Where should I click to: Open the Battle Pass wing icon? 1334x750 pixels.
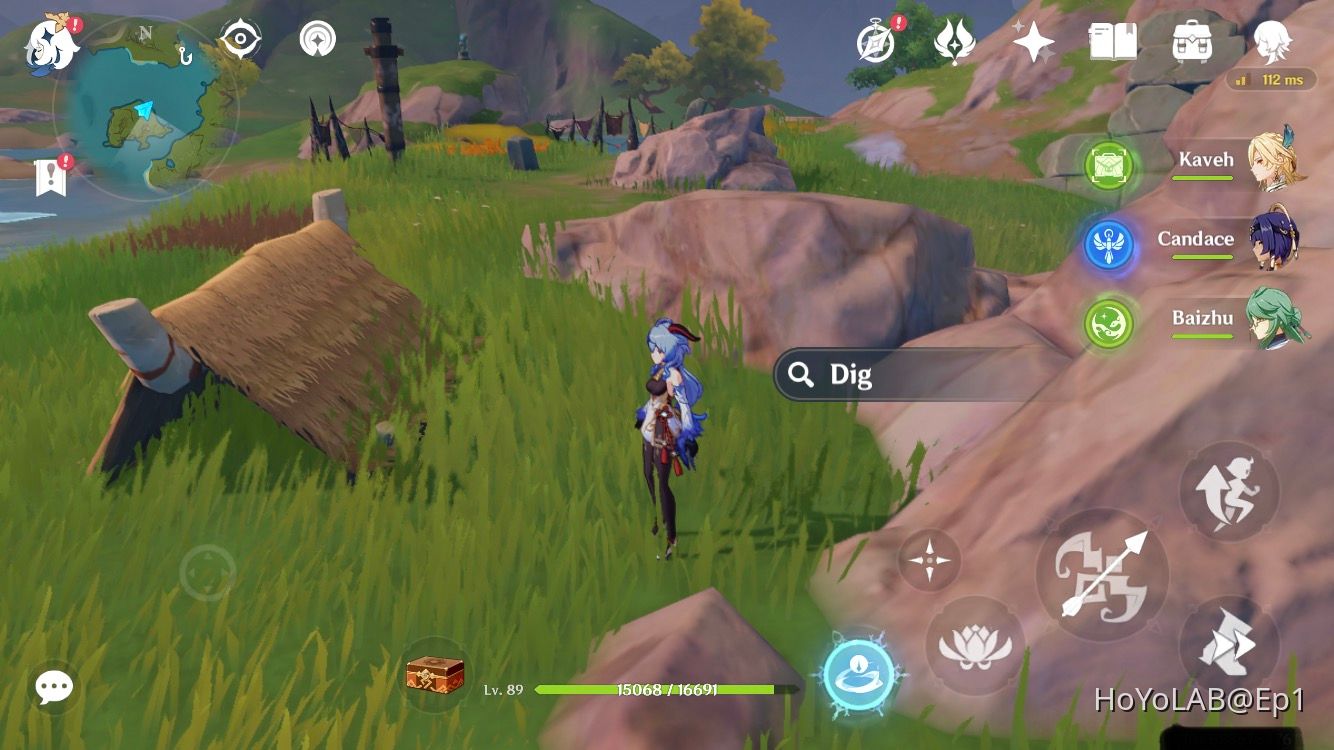(x=951, y=45)
